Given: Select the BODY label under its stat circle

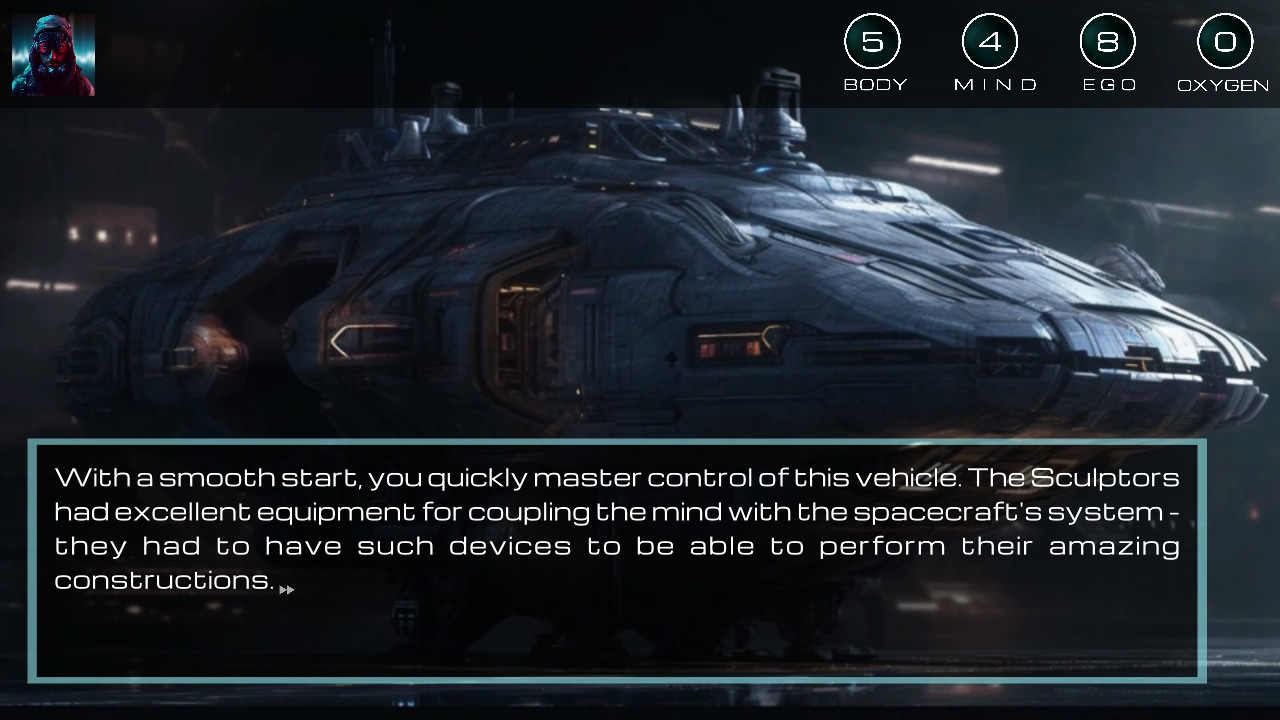Looking at the screenshot, I should pyautogui.click(x=874, y=85).
